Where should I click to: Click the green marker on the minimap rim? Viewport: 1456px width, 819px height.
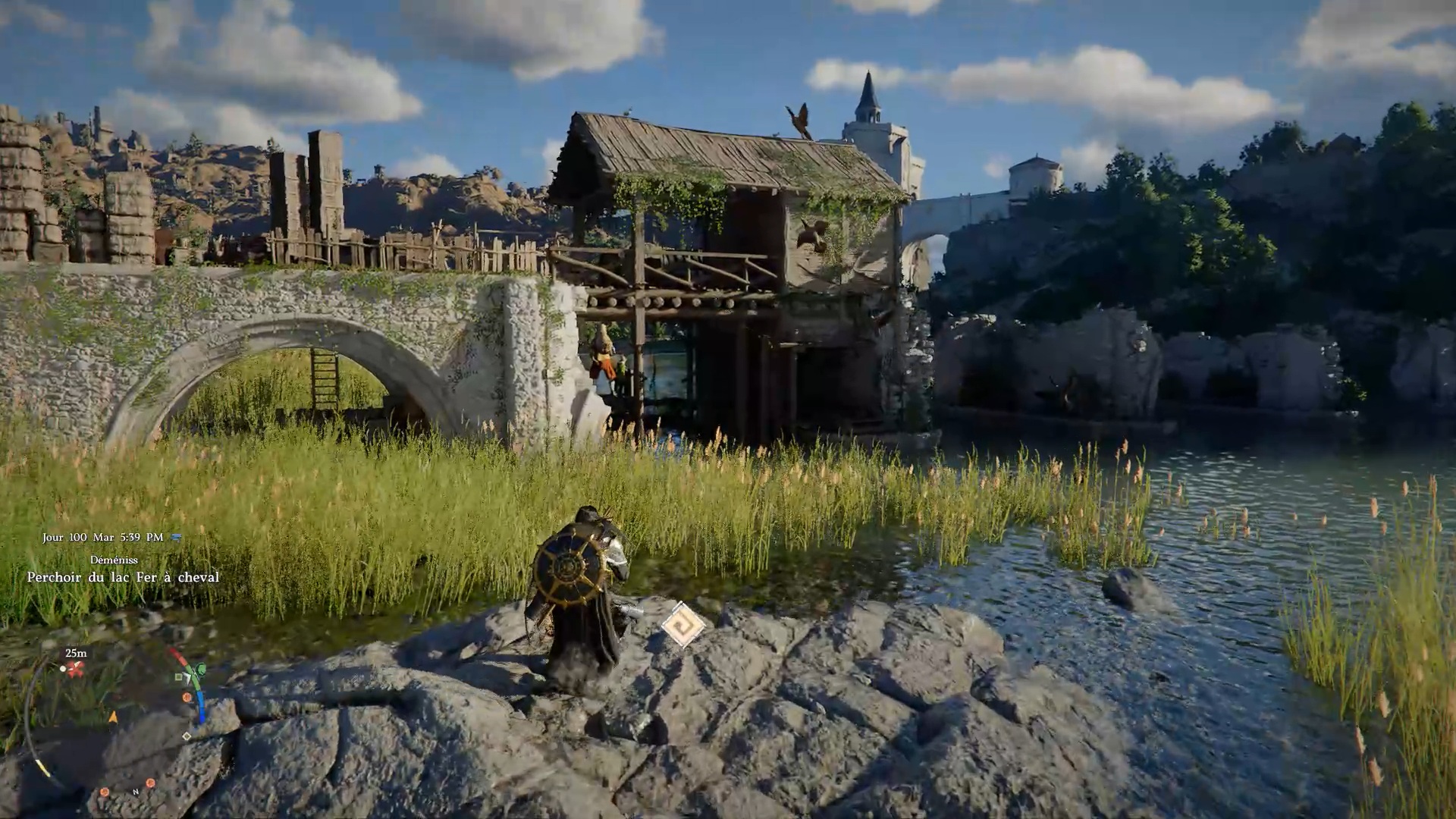199,670
